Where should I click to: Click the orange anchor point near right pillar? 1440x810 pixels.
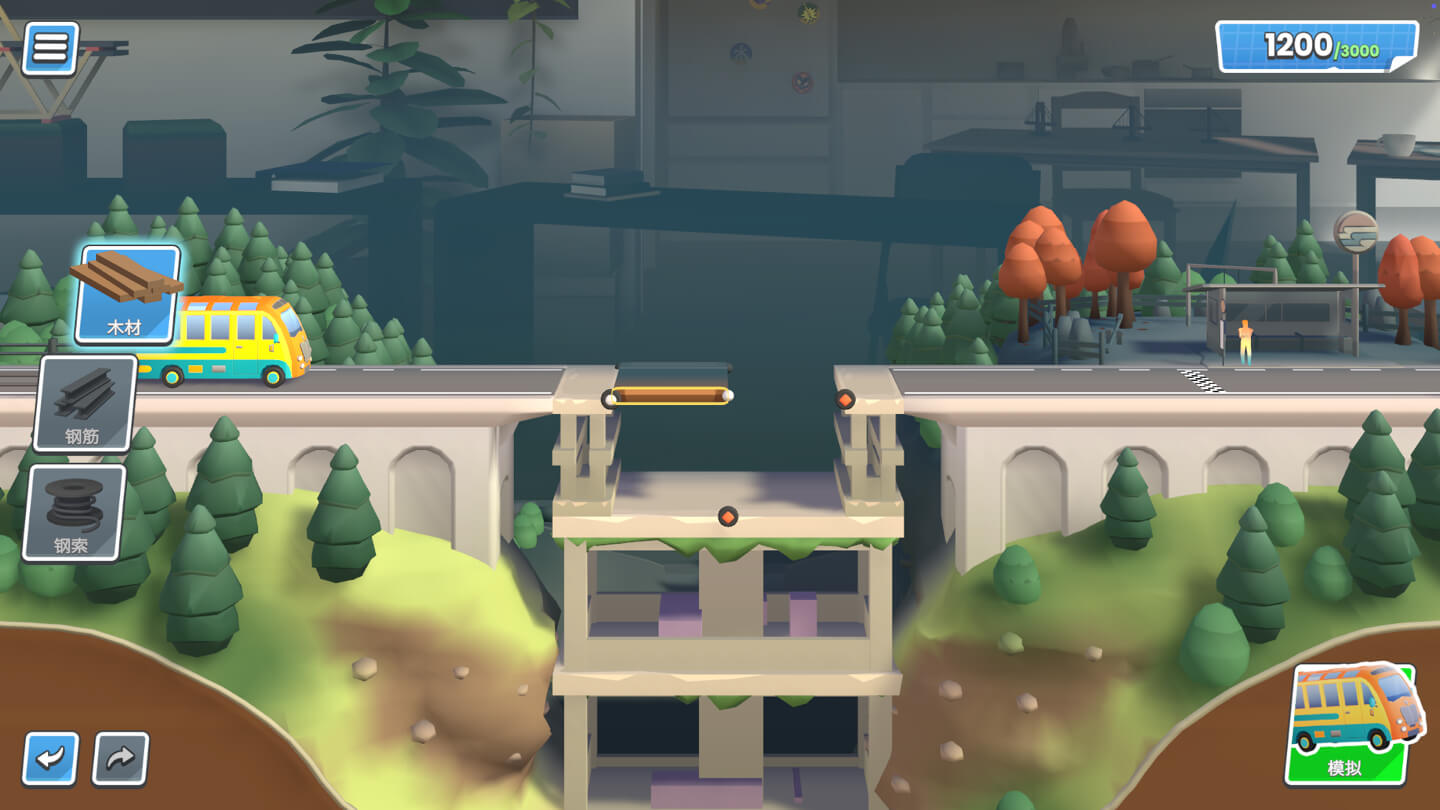pyautogui.click(x=845, y=398)
